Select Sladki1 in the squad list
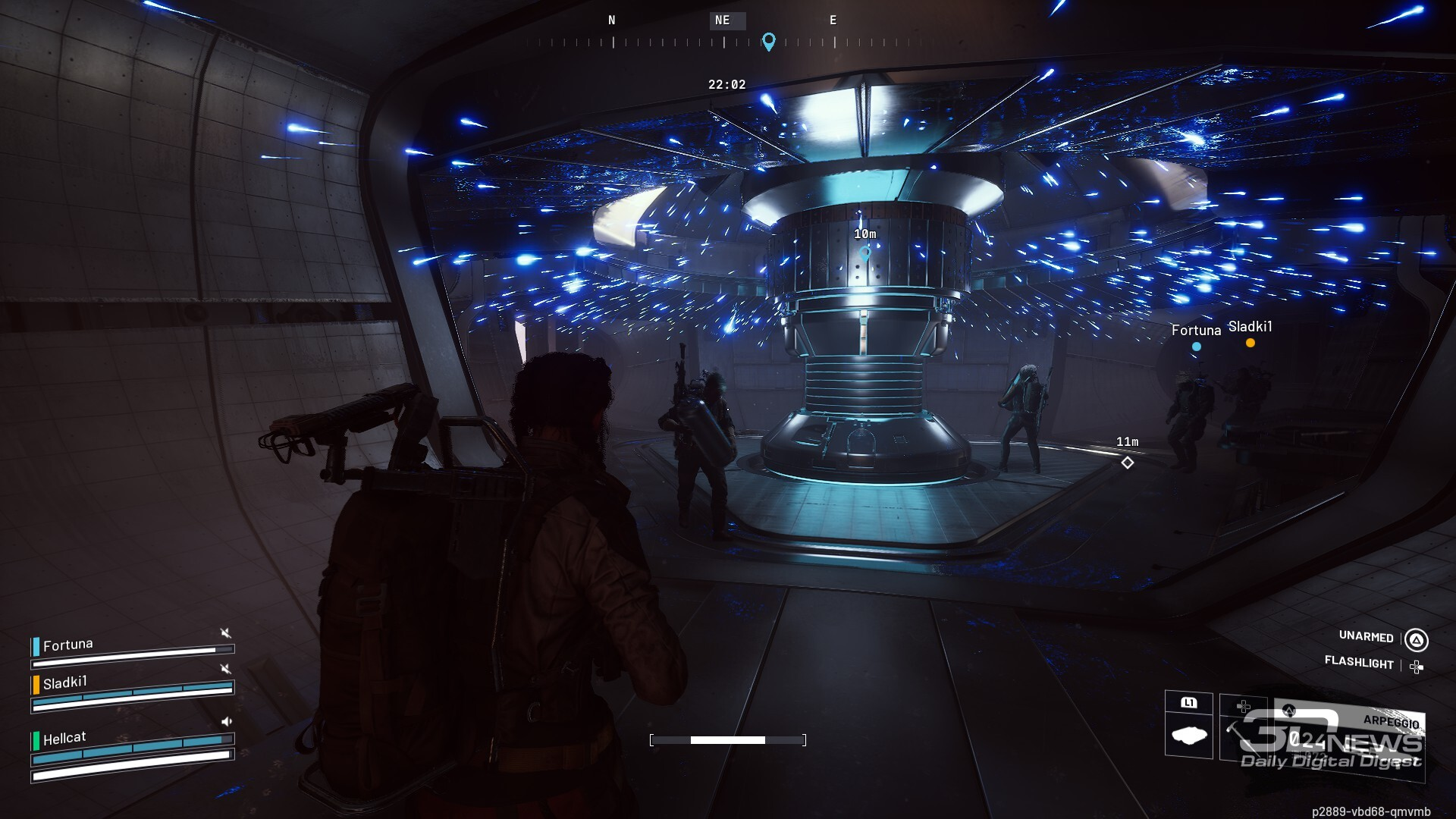The image size is (1456, 819). (x=65, y=682)
